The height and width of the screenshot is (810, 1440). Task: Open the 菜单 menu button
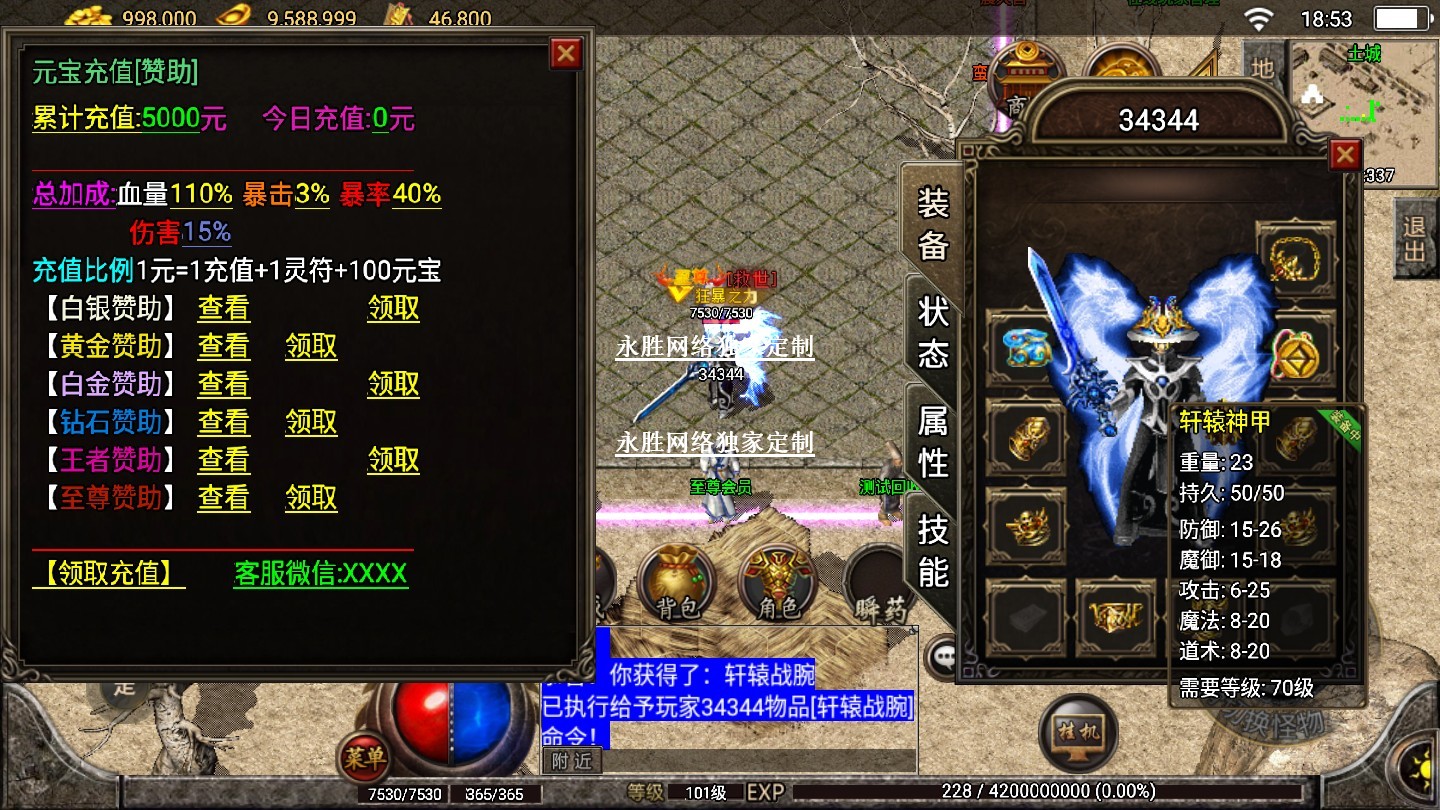tap(364, 757)
